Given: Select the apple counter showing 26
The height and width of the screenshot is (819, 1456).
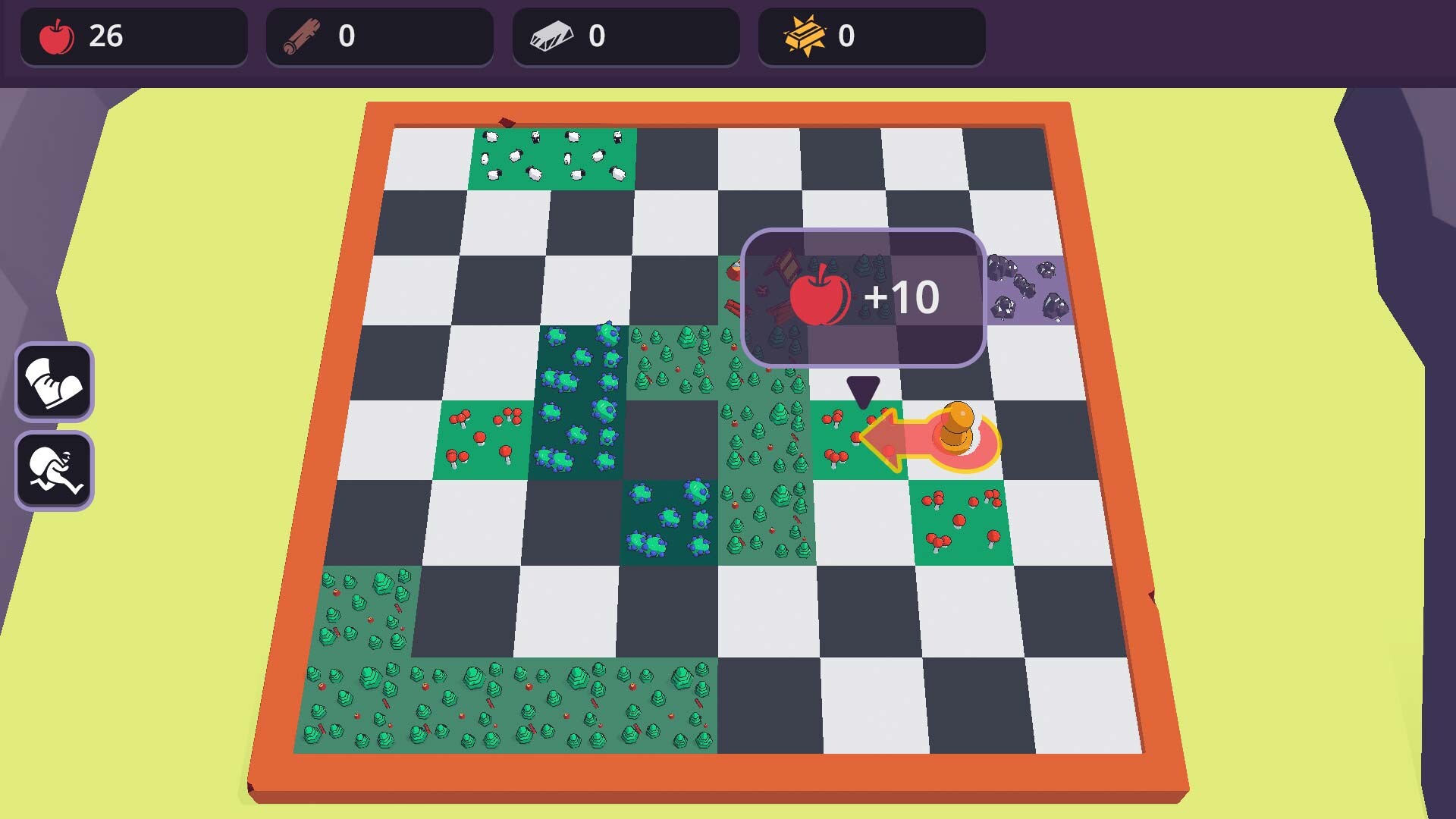Looking at the screenshot, I should [106, 34].
